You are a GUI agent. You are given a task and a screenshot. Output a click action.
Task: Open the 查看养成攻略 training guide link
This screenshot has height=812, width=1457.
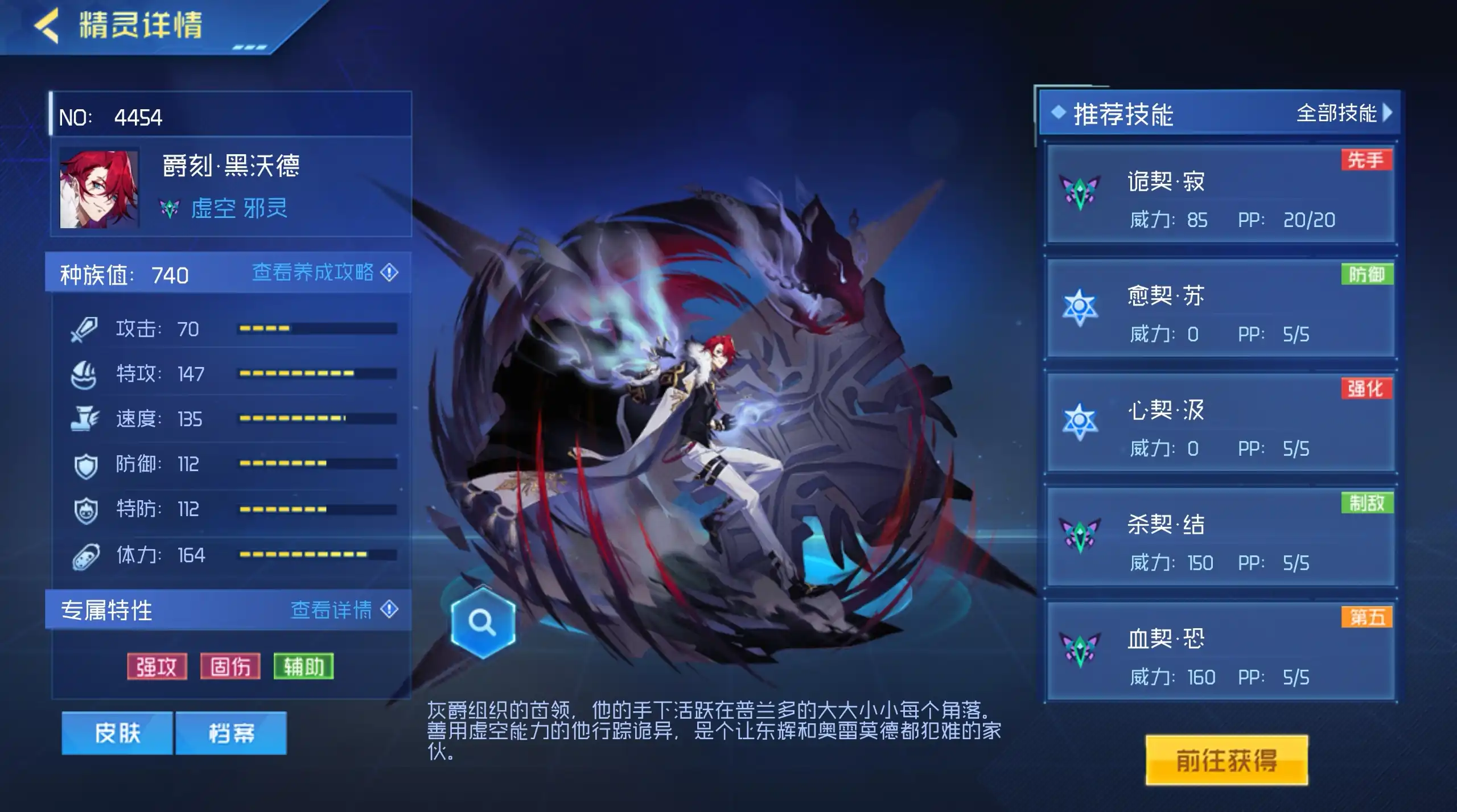click(324, 273)
